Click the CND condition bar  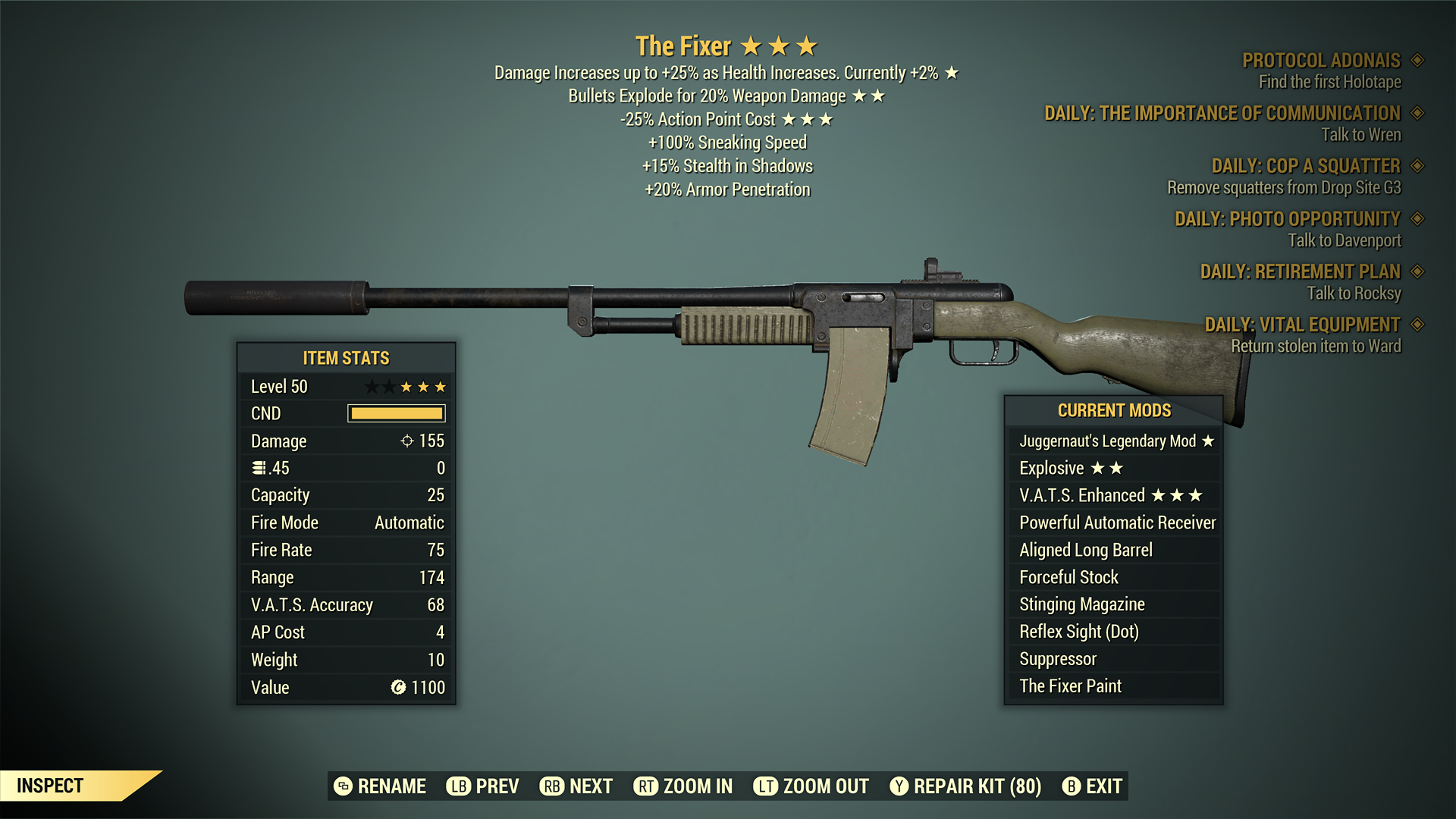tap(395, 413)
